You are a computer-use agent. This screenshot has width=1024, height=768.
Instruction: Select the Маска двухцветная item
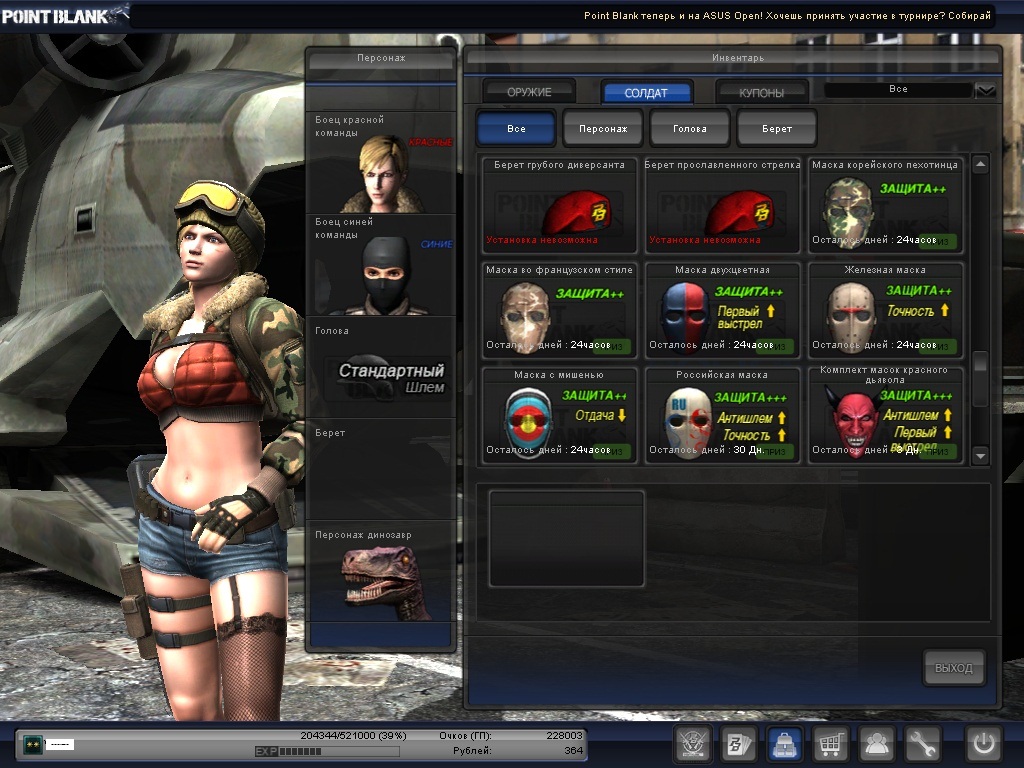[x=722, y=310]
